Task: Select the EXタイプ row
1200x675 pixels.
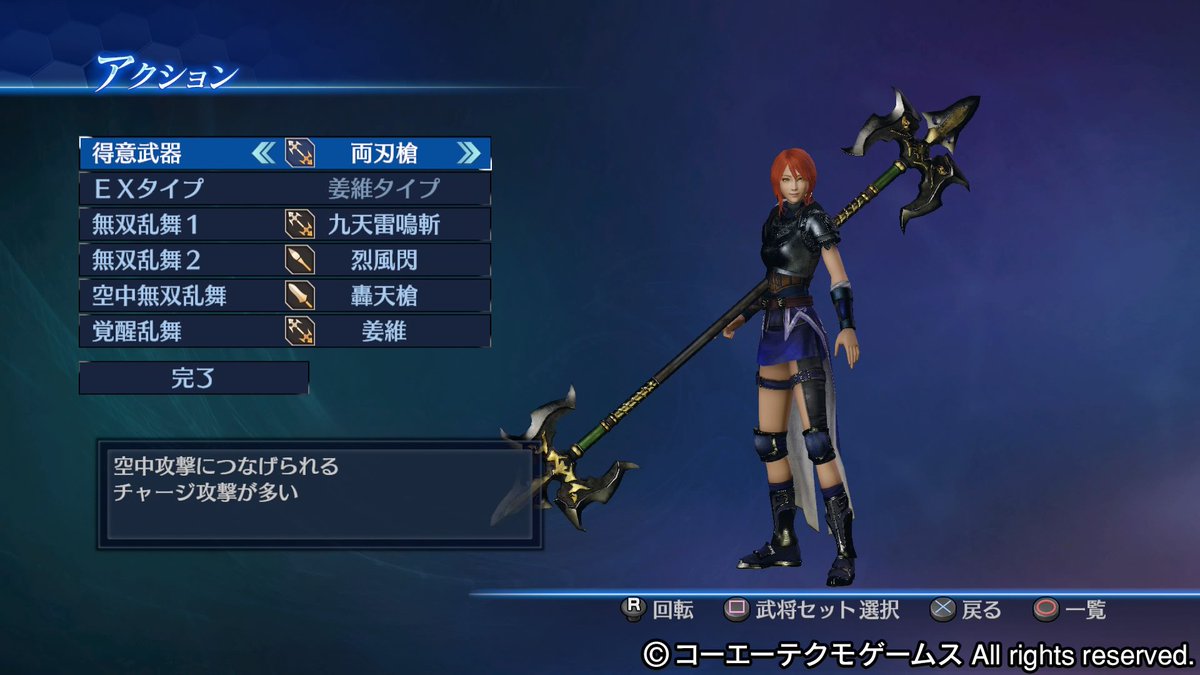Action: [x=285, y=188]
